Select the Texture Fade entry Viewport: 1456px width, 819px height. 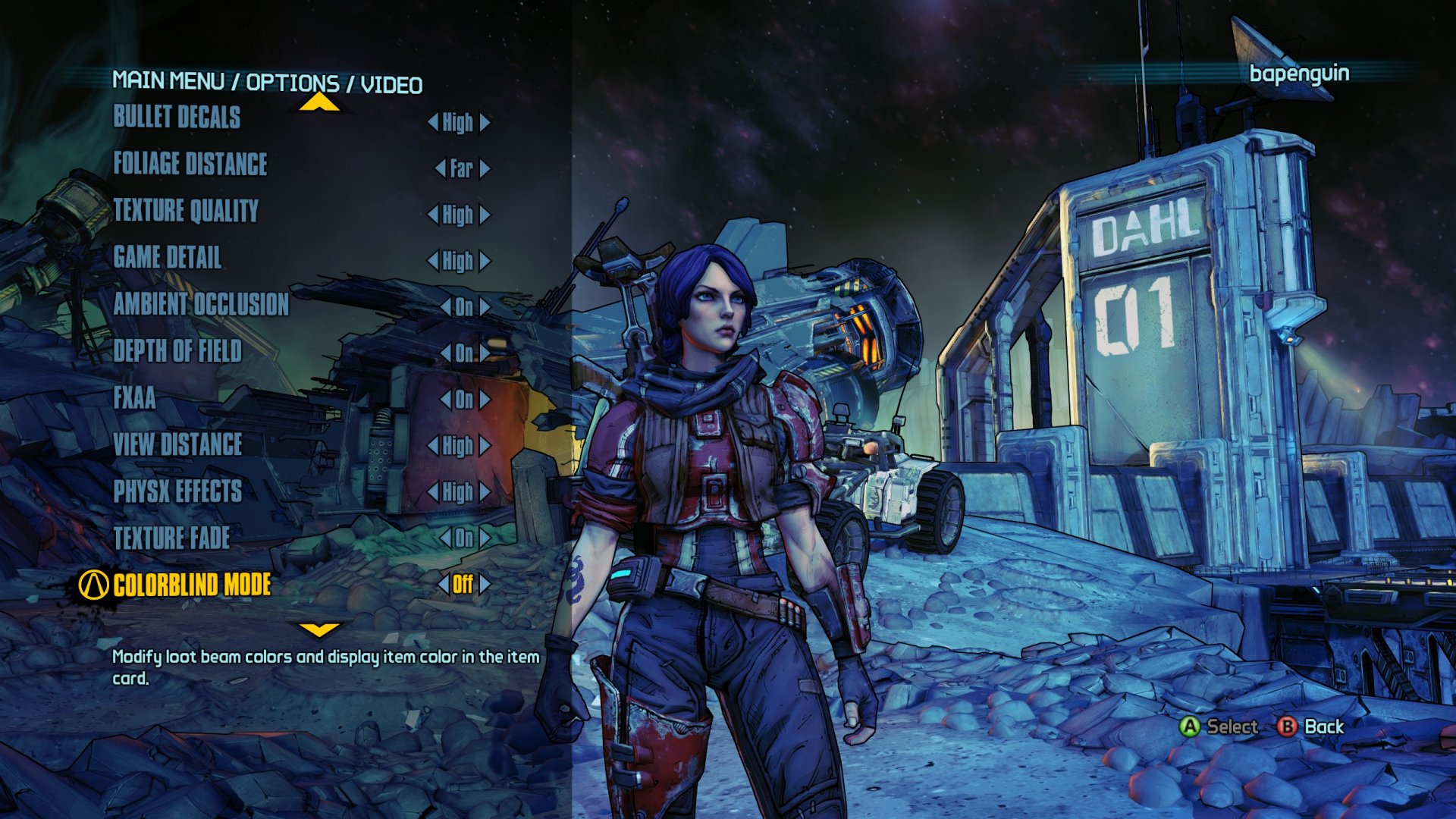171,538
